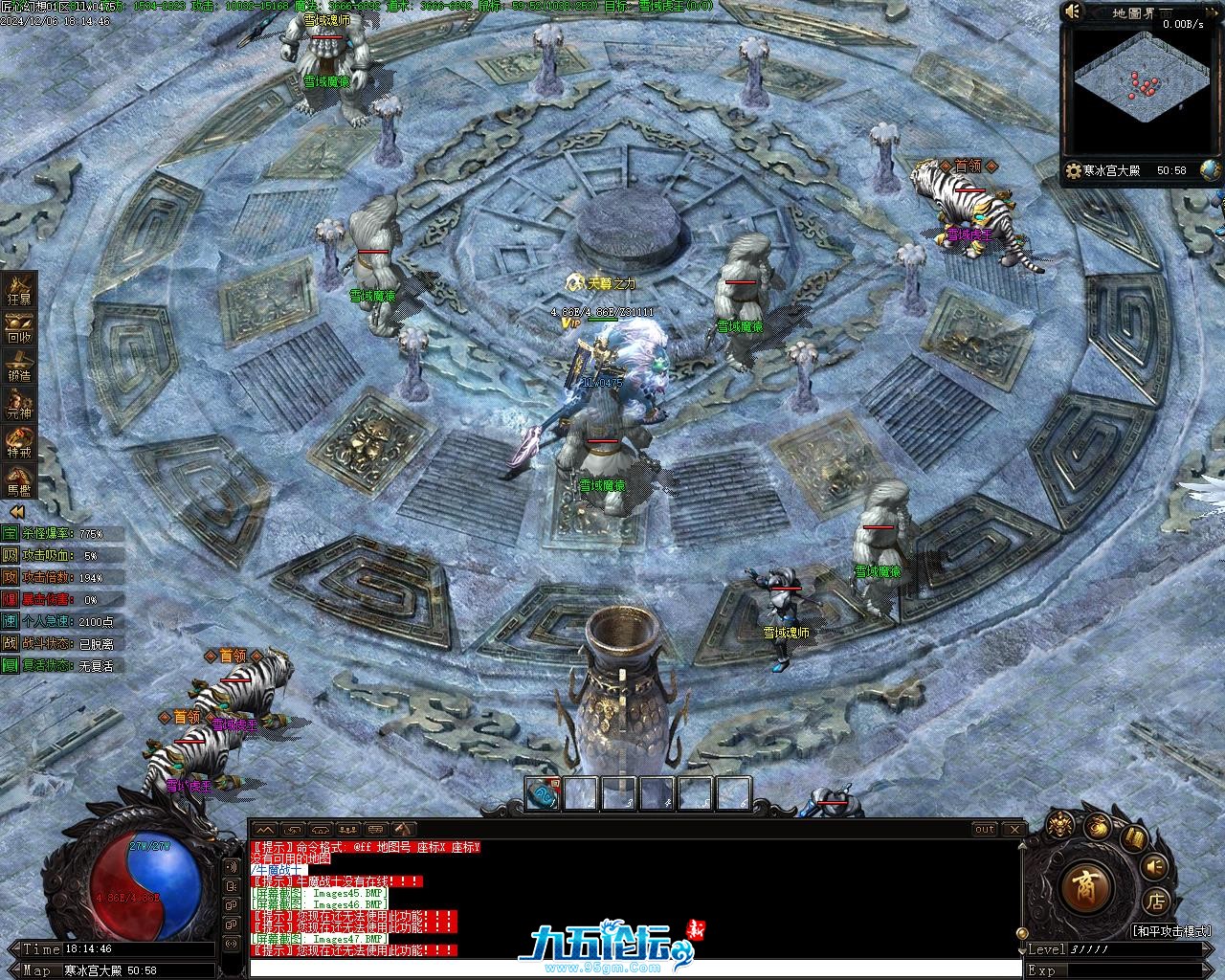Collapse the left menu with the double-arrow button
This screenshot has height=980, width=1225.
16,513
